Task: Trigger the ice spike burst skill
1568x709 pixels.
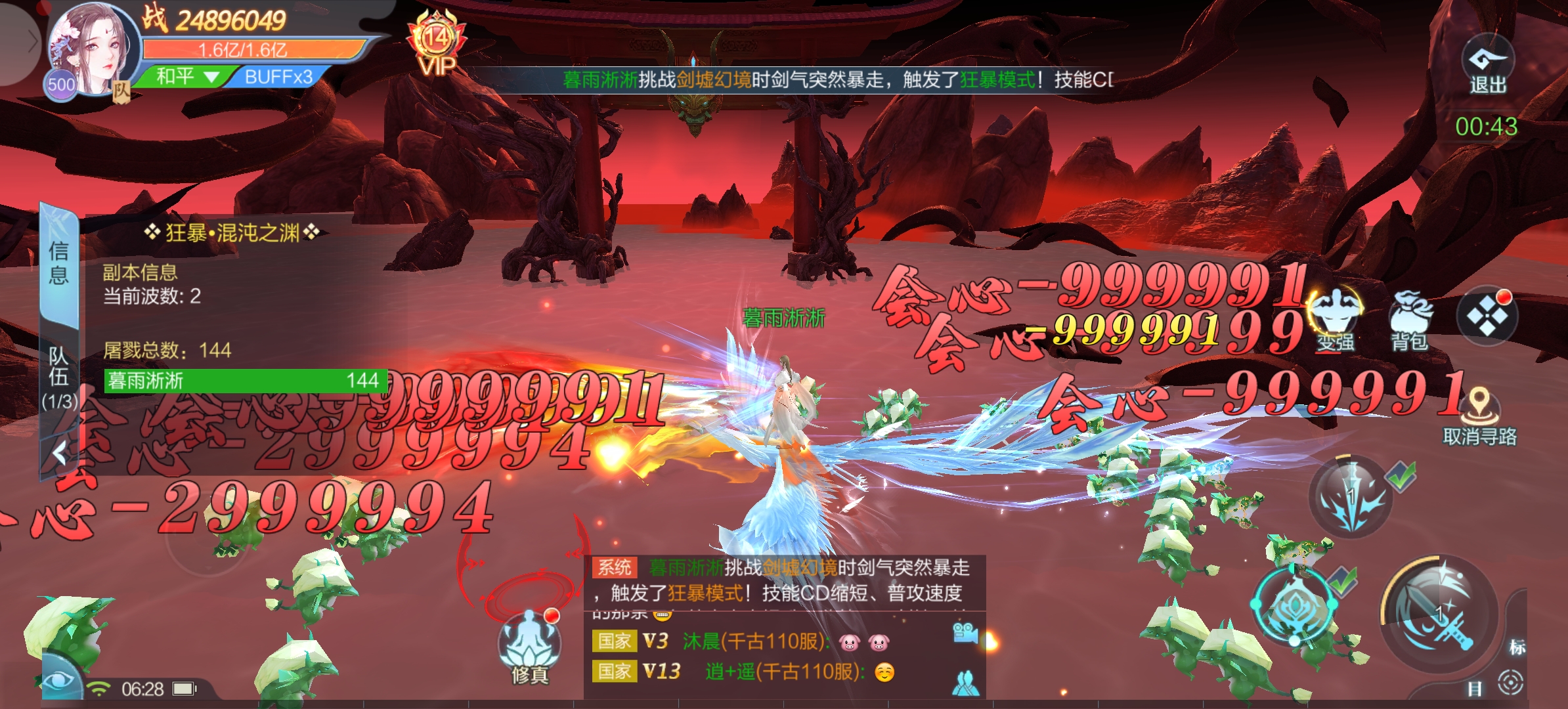Action: pos(1350,497)
